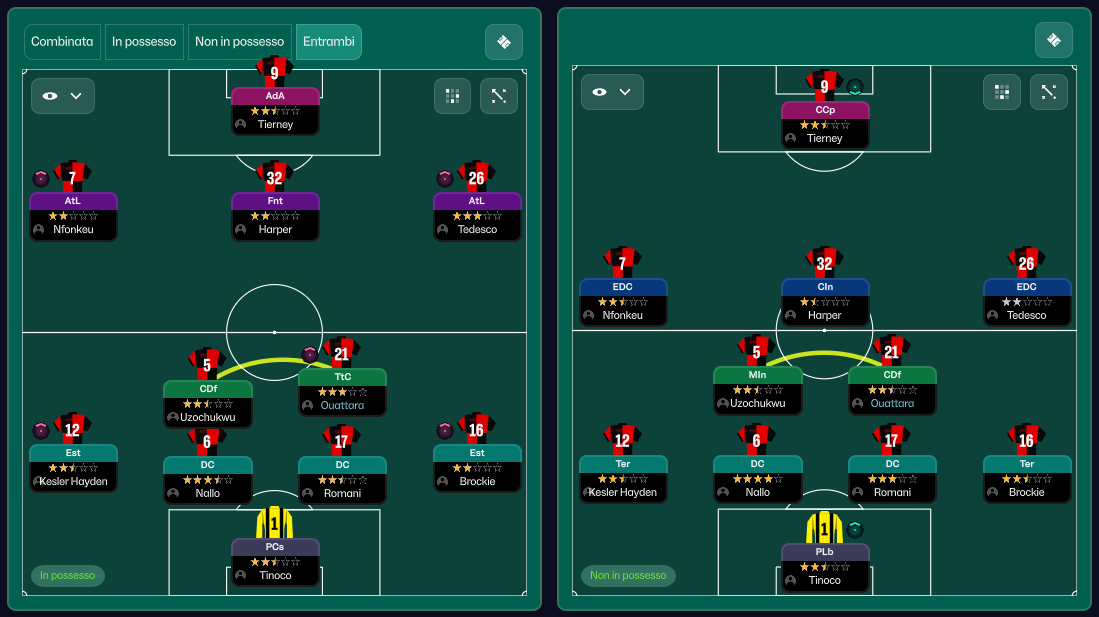
Task: Select goalkeeper Tinoco's PCs card
Action: click(x=275, y=562)
